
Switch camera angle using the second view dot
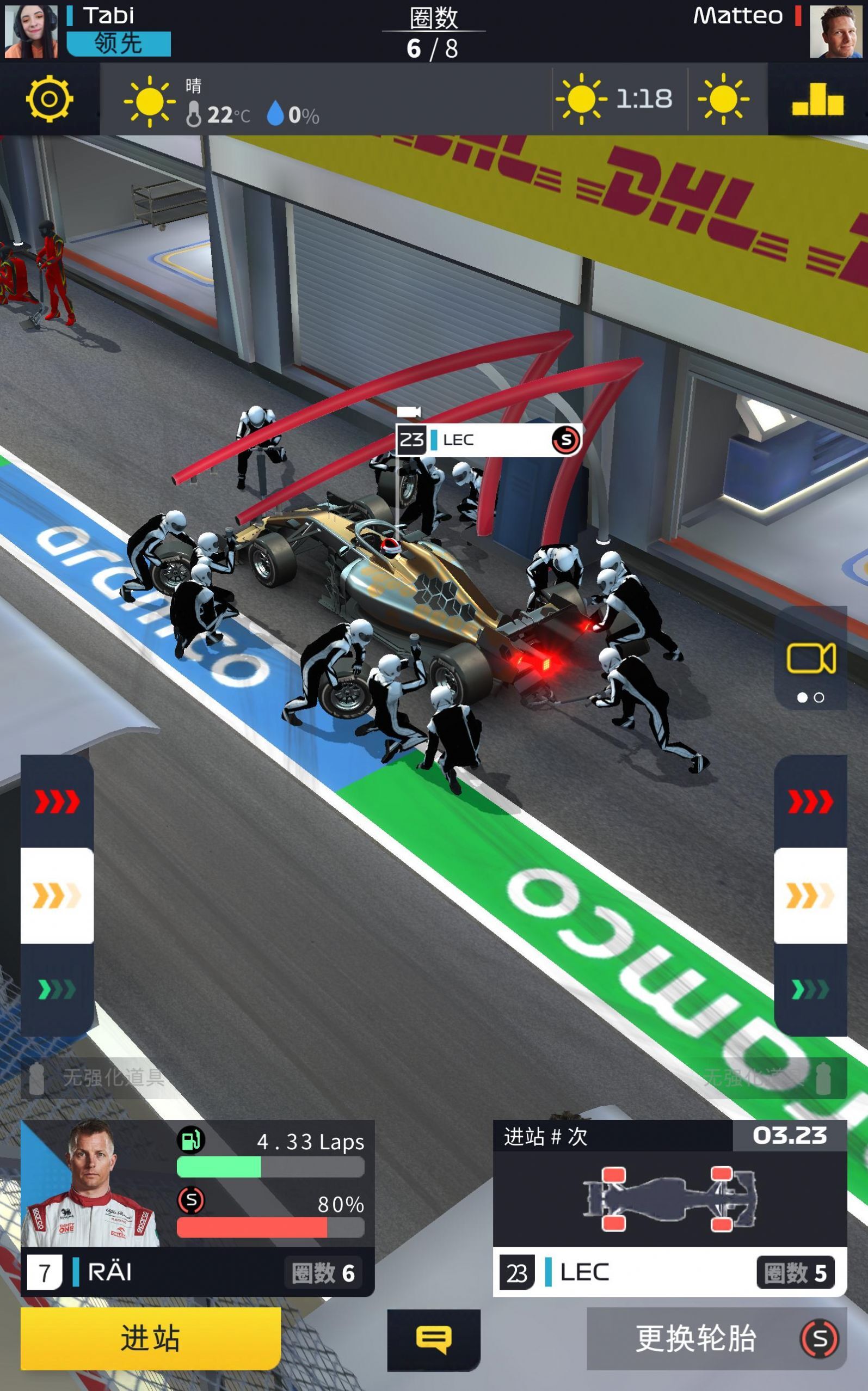point(820,697)
